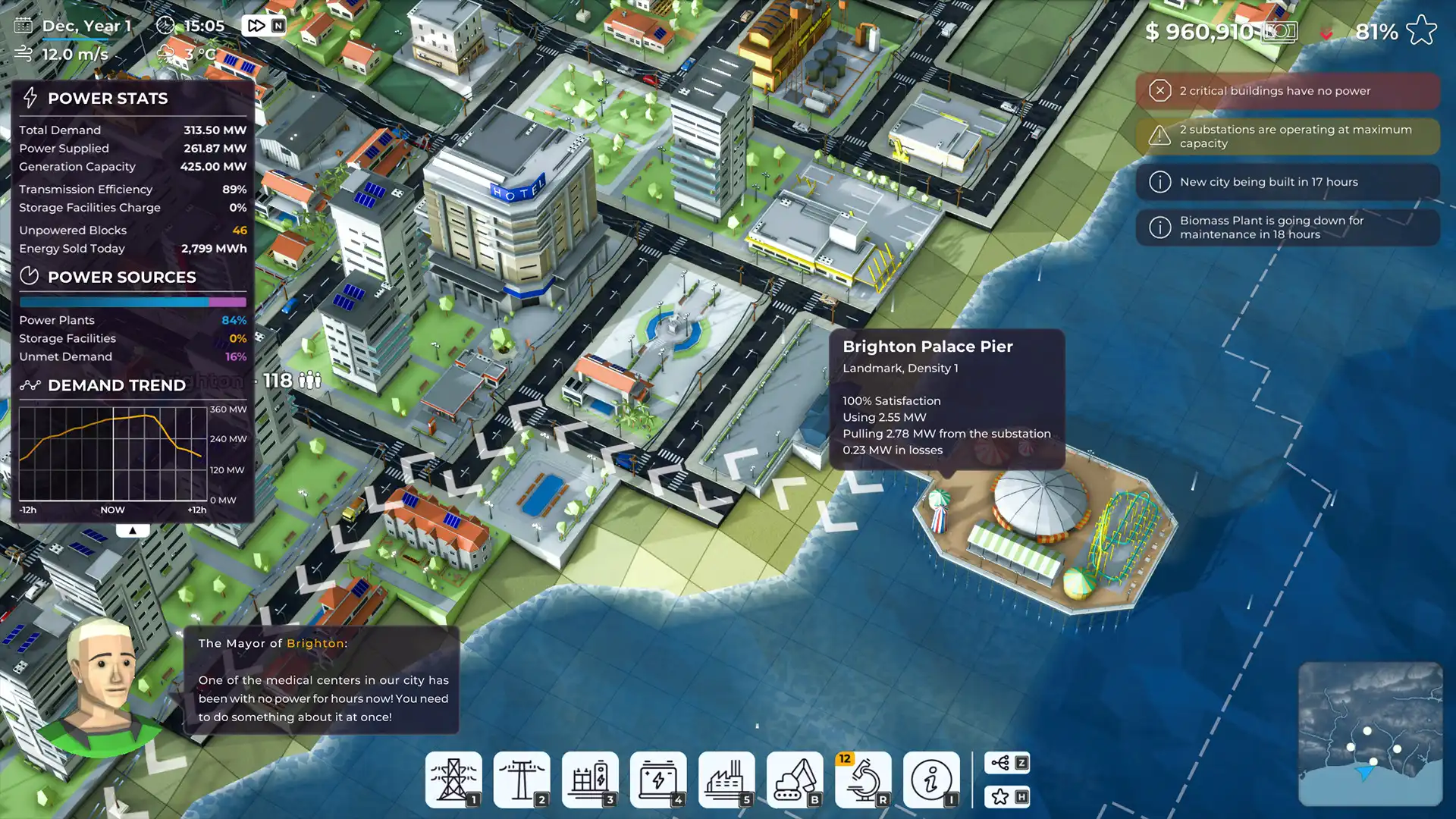Open the power plants build menu
Image resolution: width=1456 pixels, height=819 pixels.
point(726,780)
